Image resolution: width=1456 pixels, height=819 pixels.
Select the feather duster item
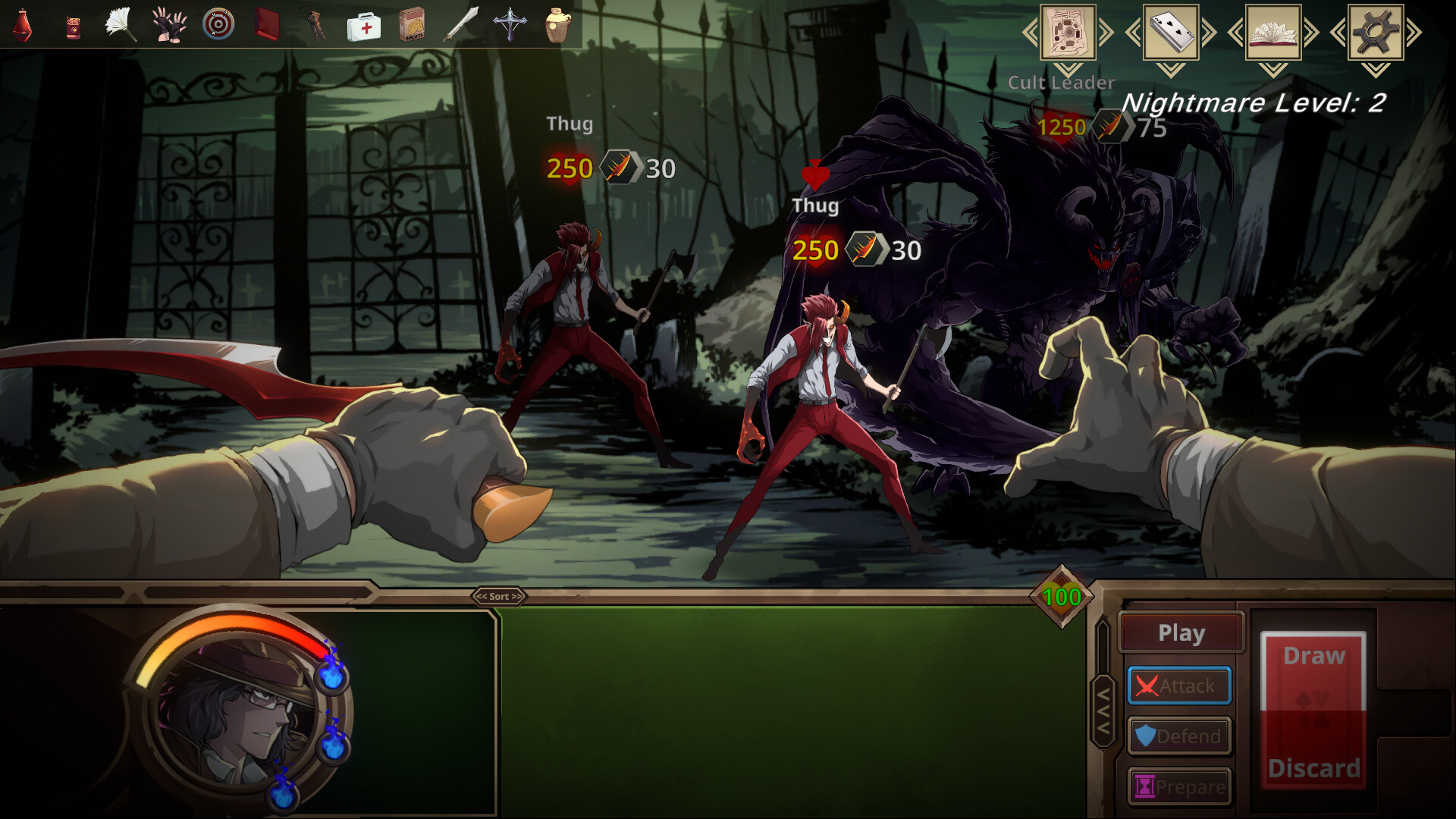coord(121,25)
